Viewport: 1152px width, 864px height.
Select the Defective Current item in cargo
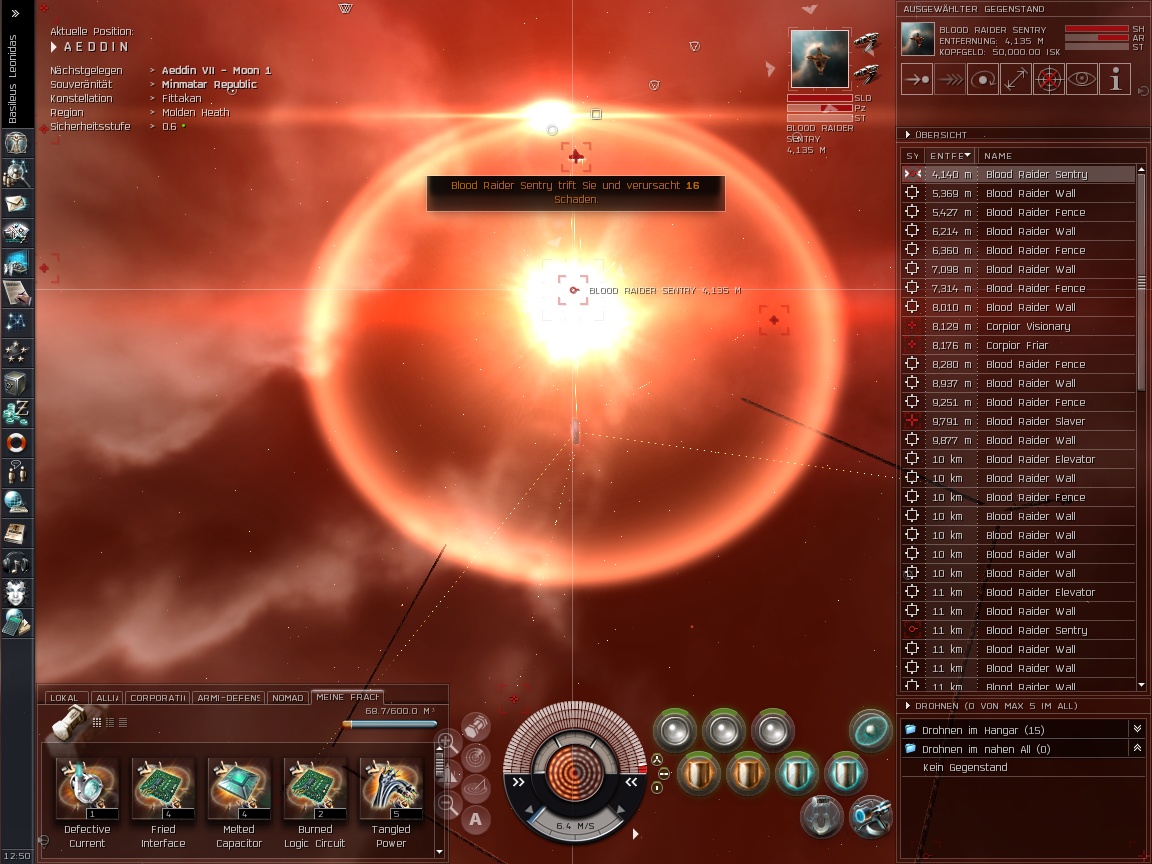(x=87, y=788)
